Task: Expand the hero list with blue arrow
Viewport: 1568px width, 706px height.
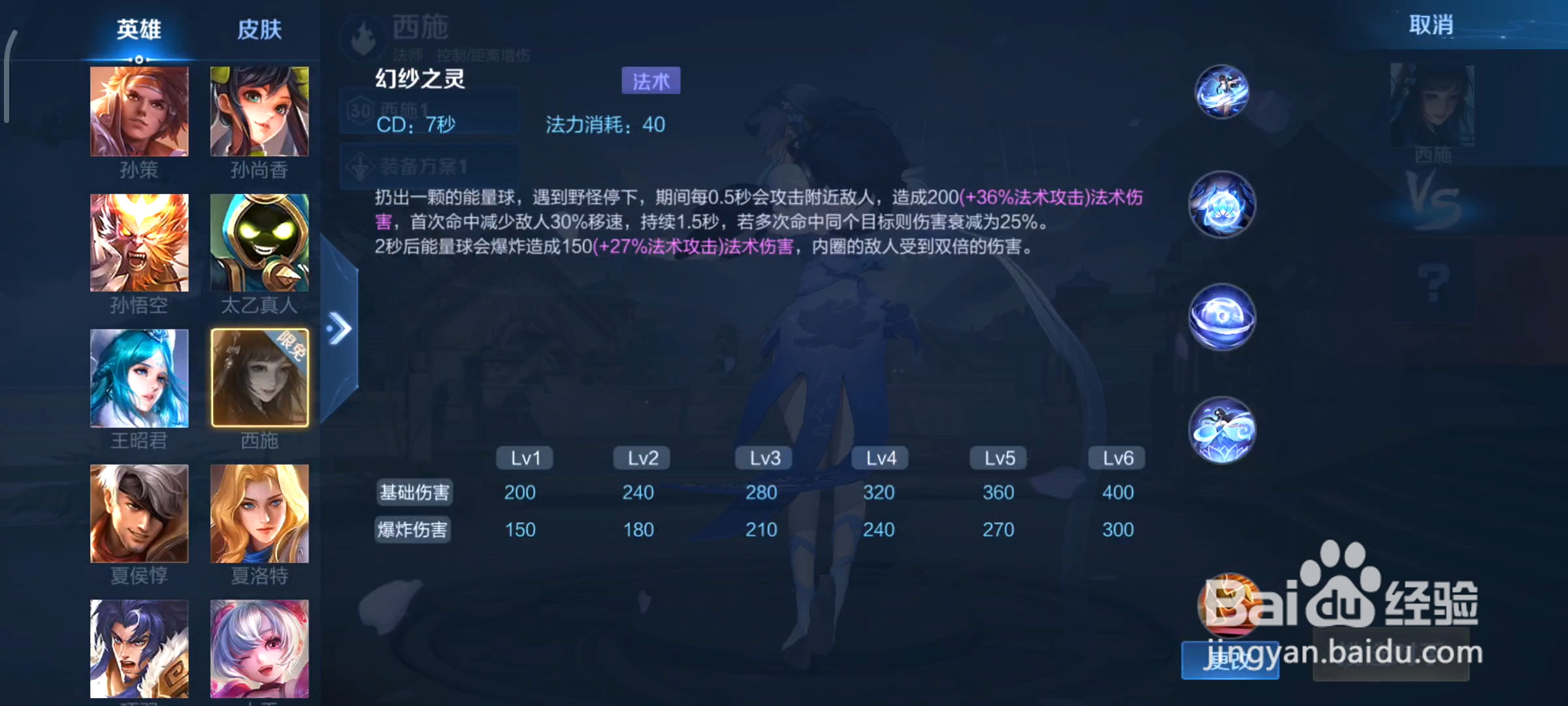Action: point(339,328)
